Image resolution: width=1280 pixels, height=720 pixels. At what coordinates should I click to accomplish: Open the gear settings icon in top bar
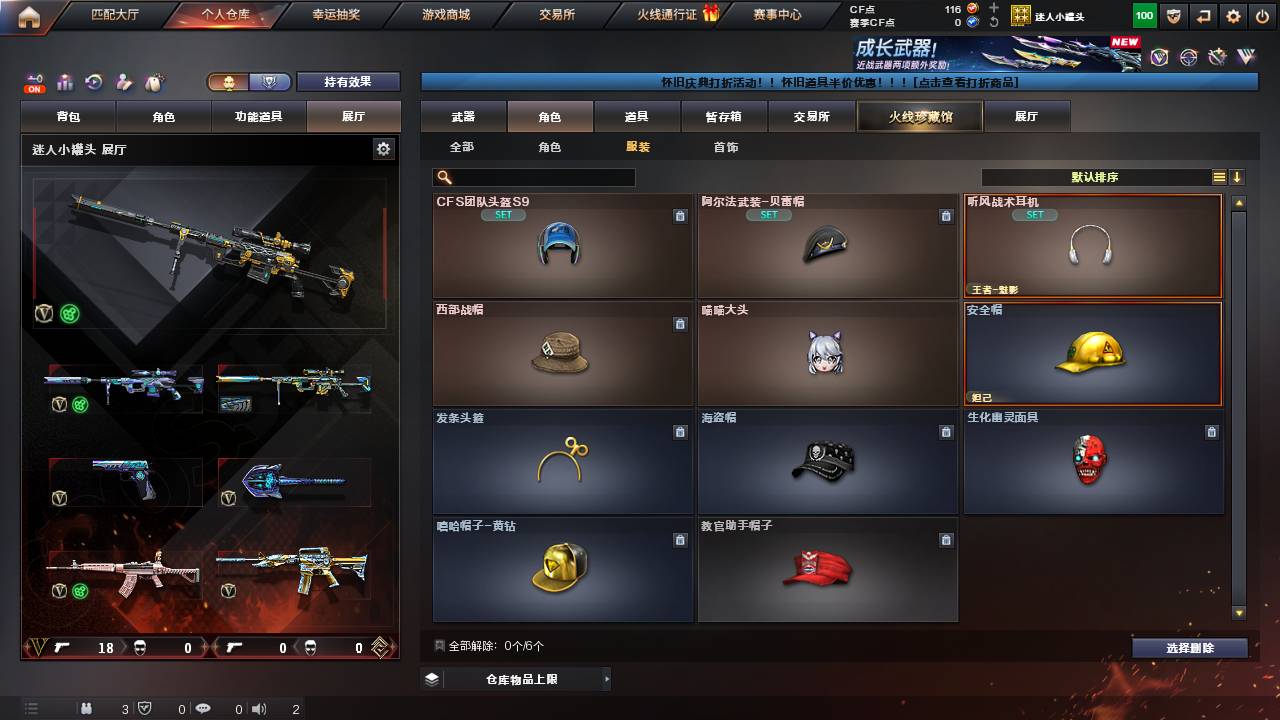click(x=1233, y=16)
